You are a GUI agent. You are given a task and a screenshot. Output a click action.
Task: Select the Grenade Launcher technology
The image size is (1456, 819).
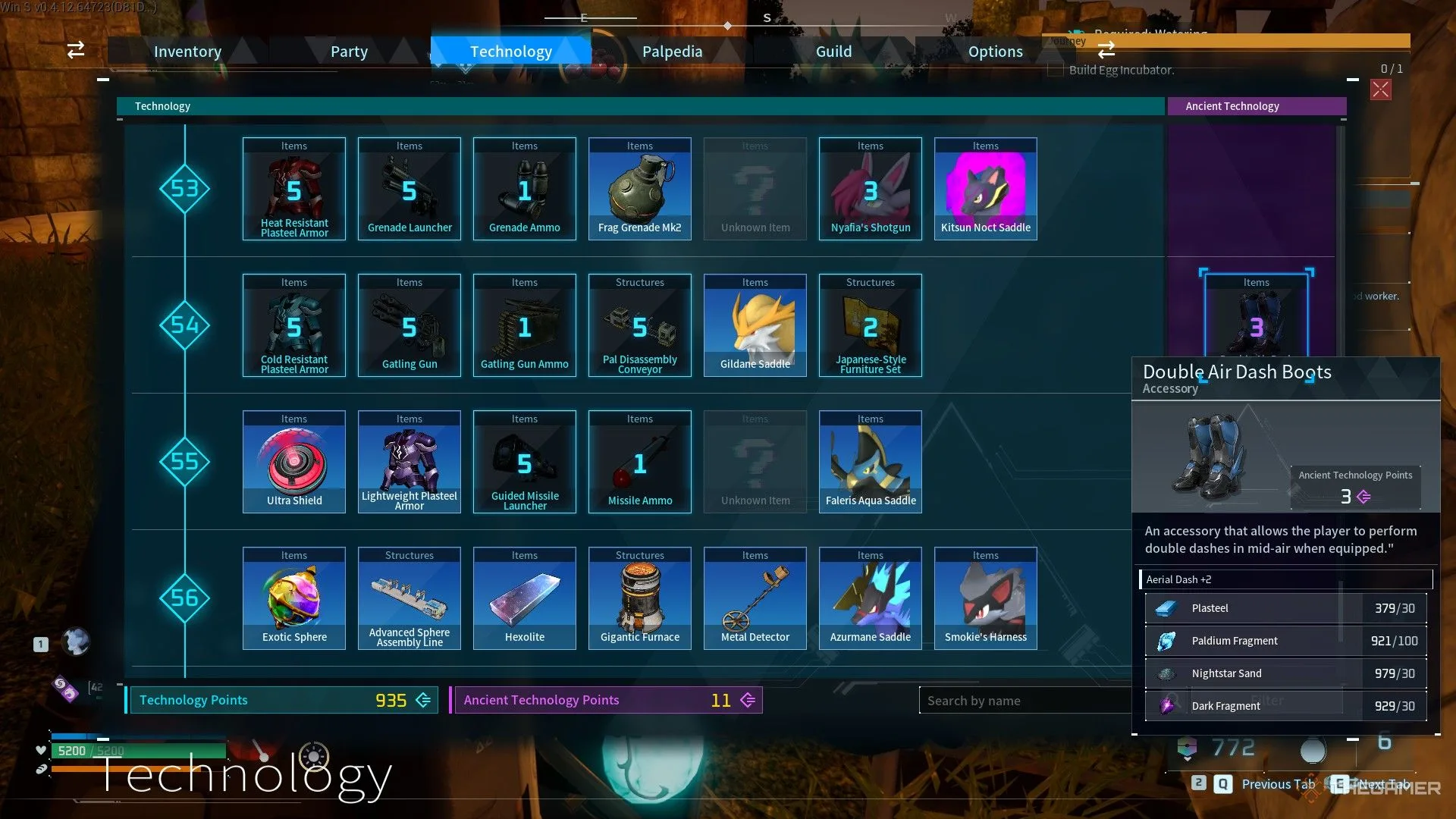[409, 189]
